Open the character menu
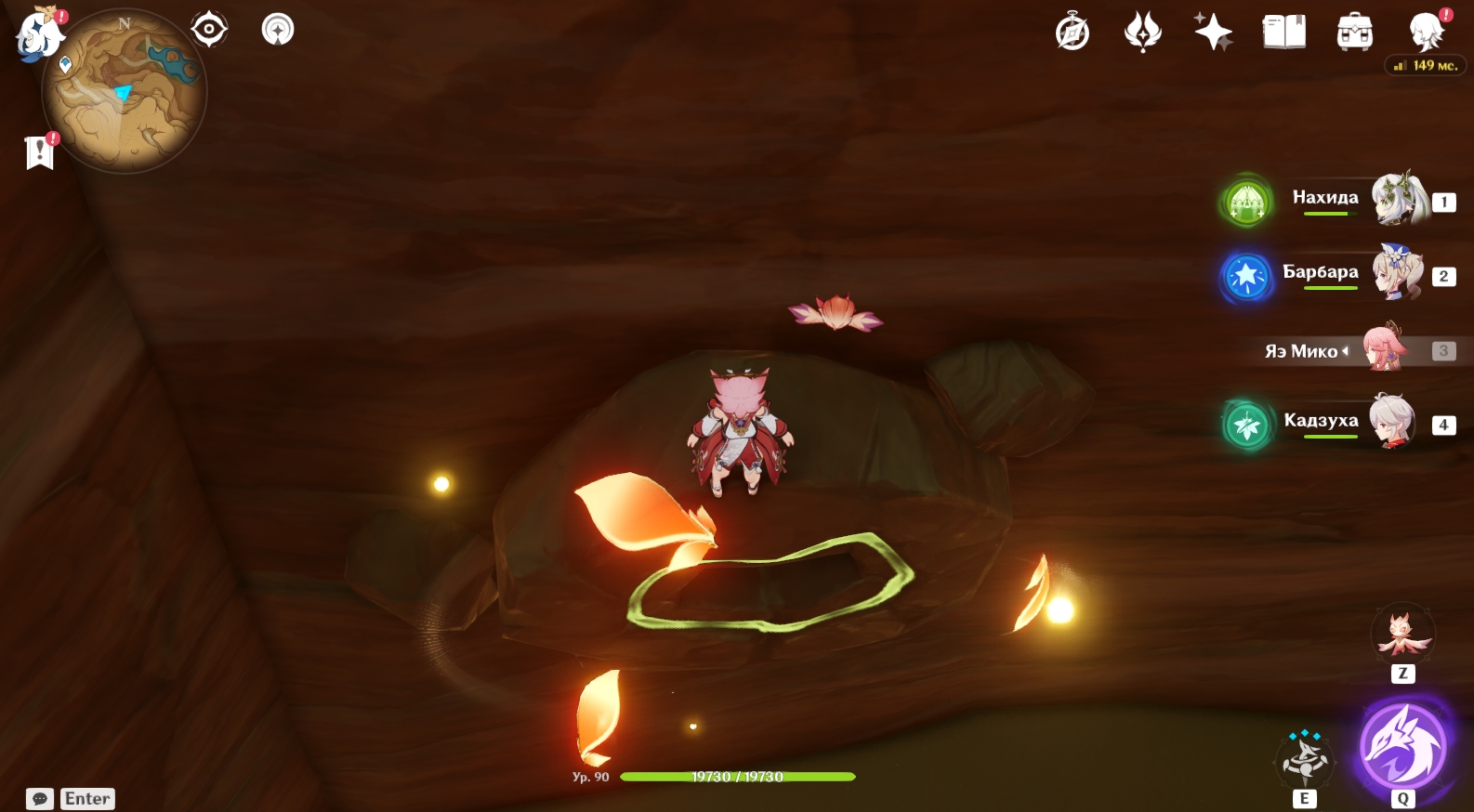Image resolution: width=1474 pixels, height=812 pixels. pyautogui.click(x=1426, y=33)
